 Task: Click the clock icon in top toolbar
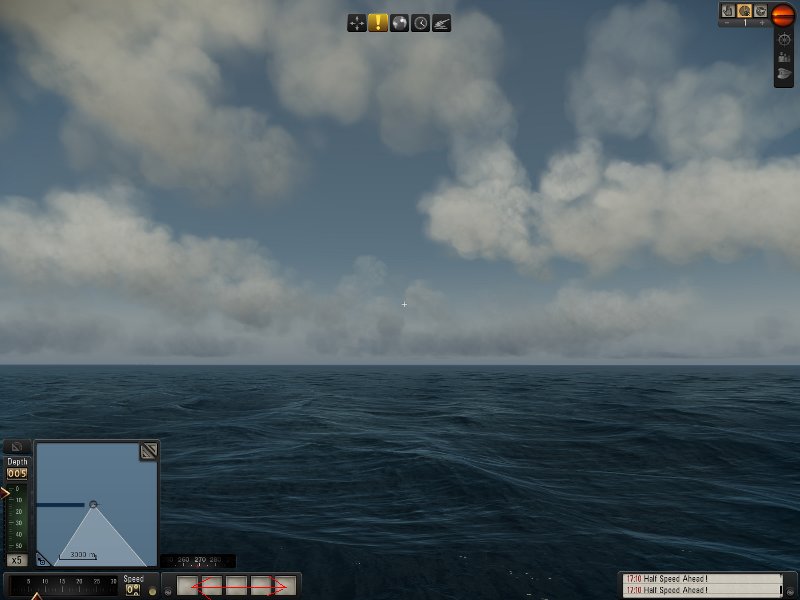tap(420, 23)
